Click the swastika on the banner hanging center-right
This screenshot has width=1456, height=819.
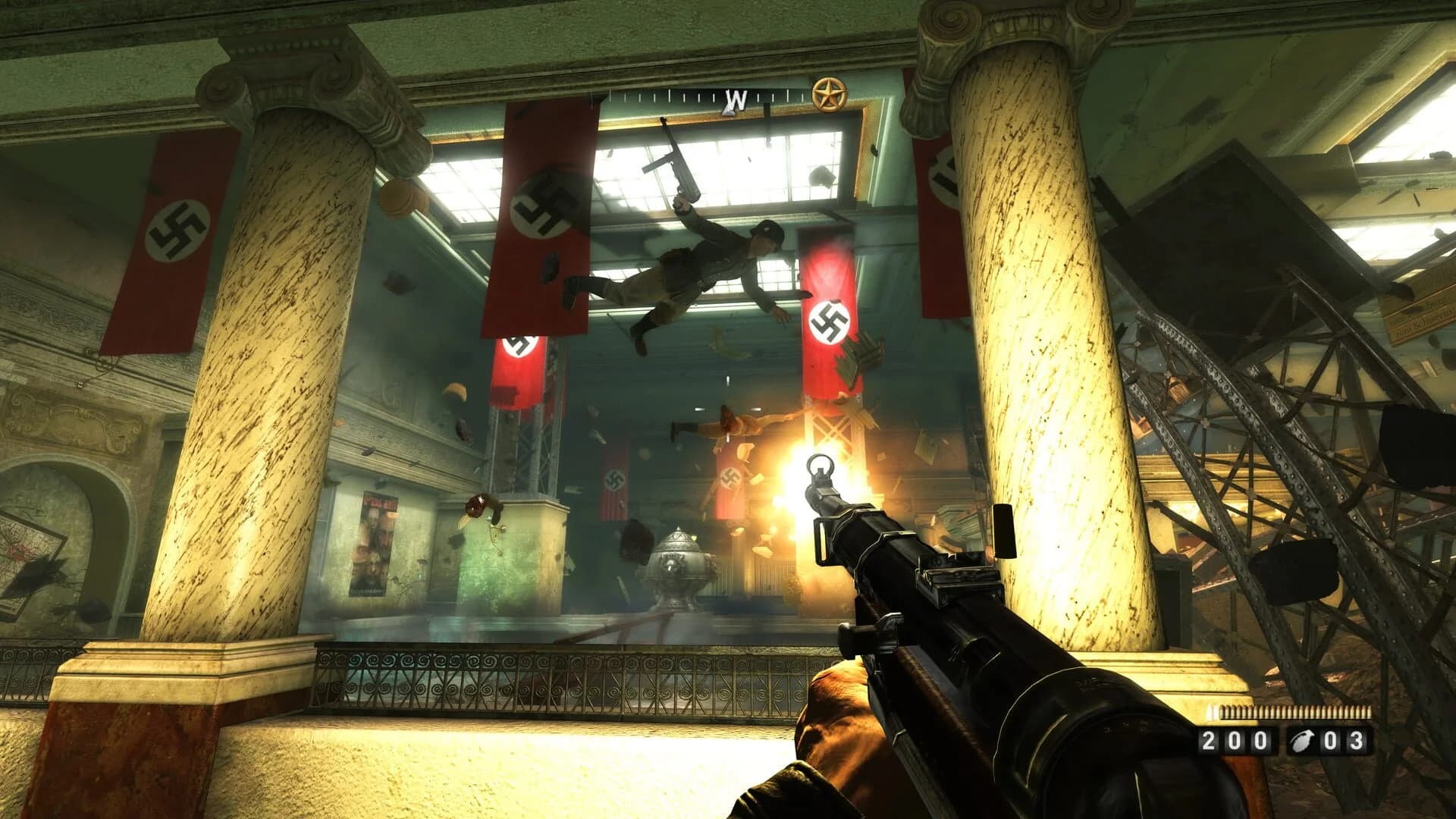coord(829,321)
